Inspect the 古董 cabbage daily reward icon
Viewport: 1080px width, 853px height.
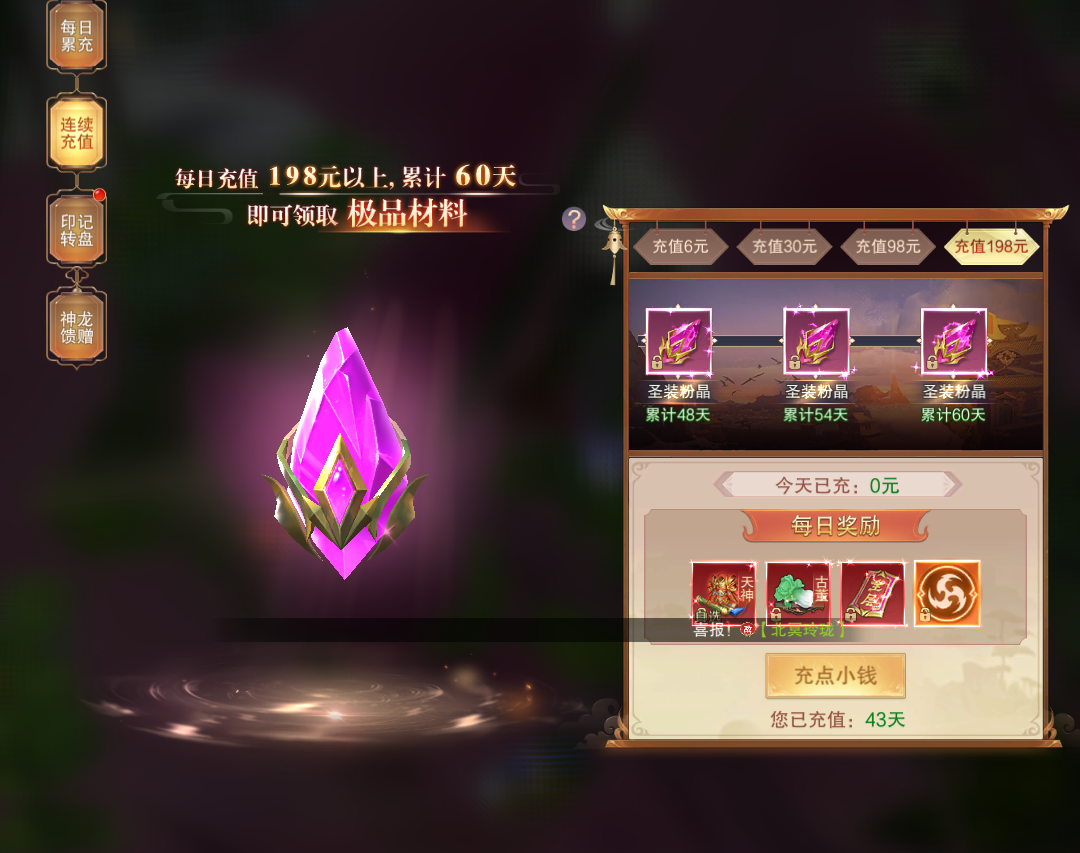(798, 593)
